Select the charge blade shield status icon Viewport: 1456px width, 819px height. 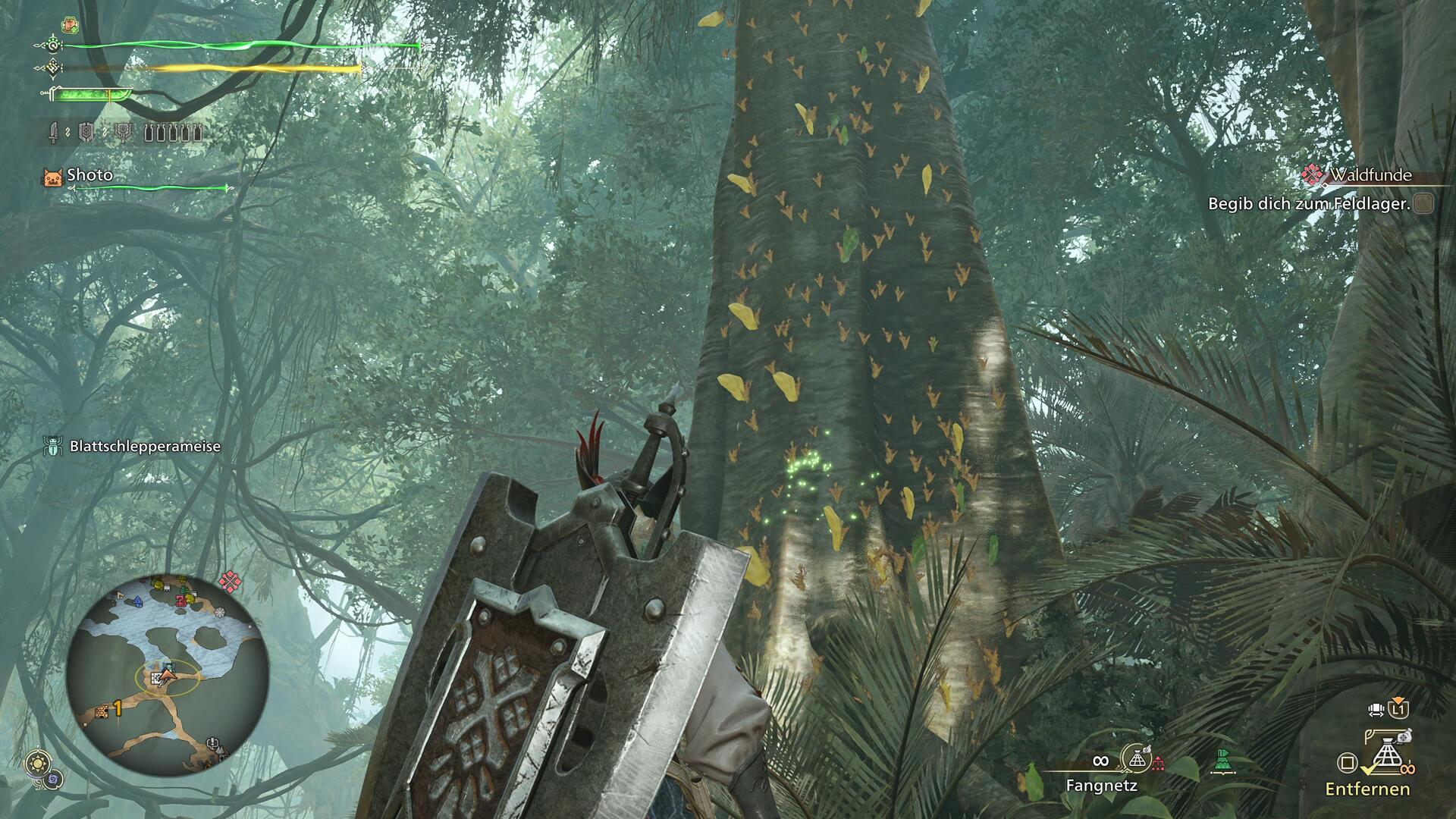point(87,134)
